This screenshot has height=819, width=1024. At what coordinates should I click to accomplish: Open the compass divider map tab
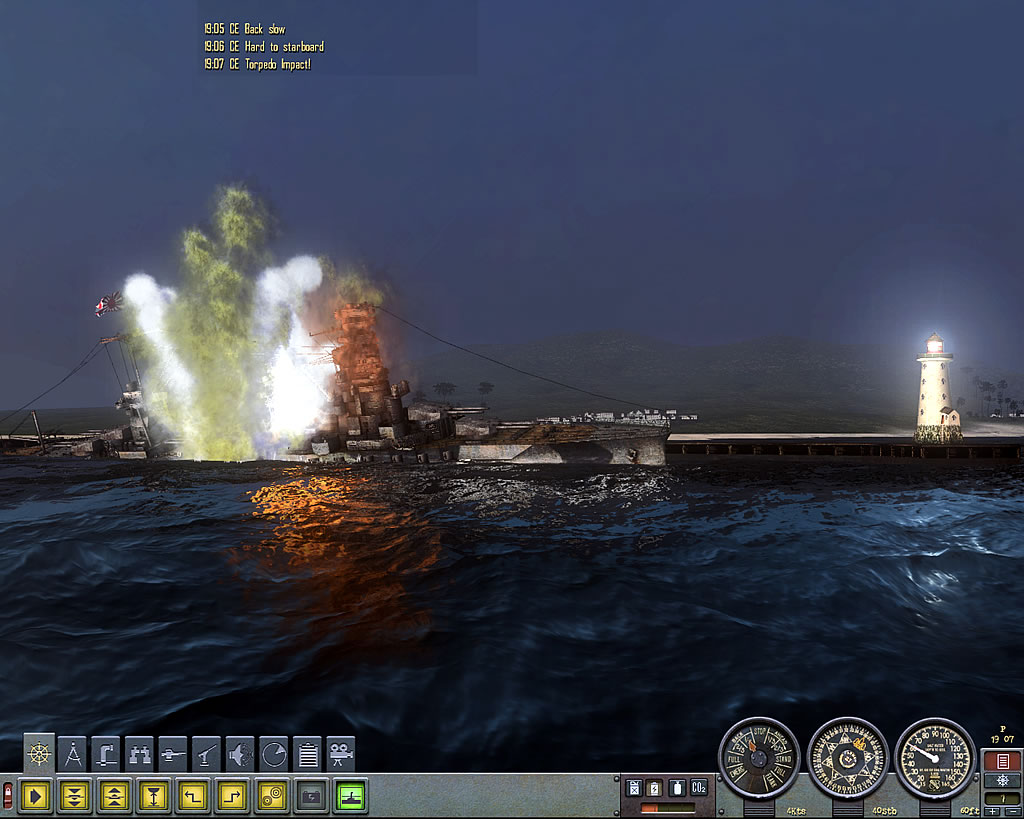click(x=73, y=755)
